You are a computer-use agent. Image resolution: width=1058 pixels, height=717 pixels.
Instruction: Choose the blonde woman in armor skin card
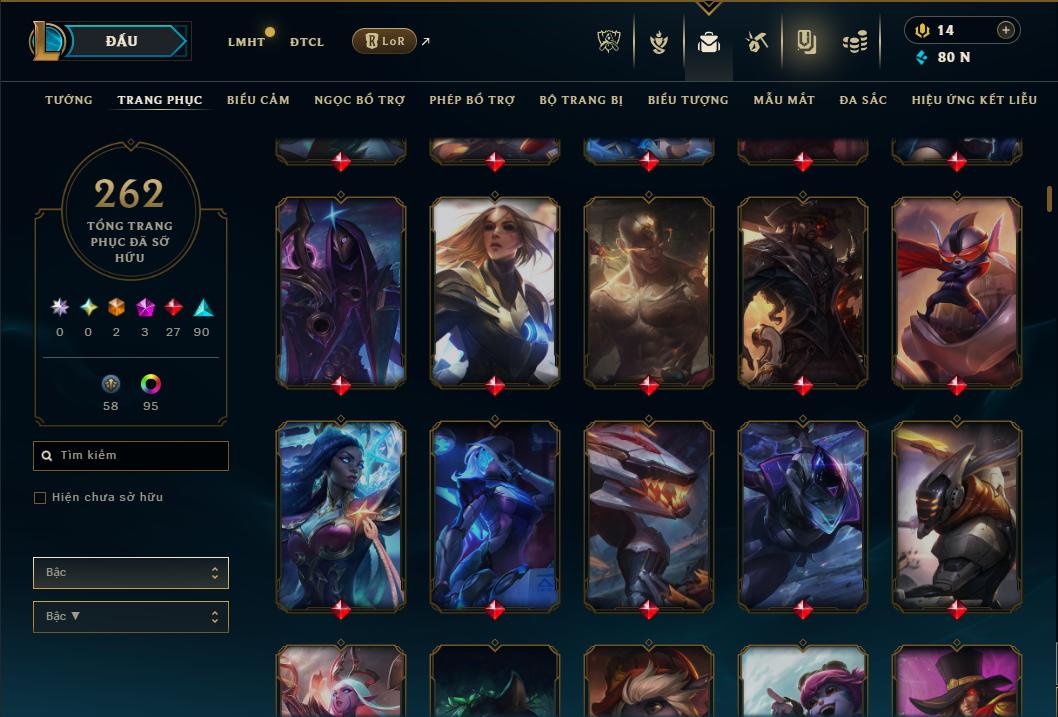[x=495, y=290]
